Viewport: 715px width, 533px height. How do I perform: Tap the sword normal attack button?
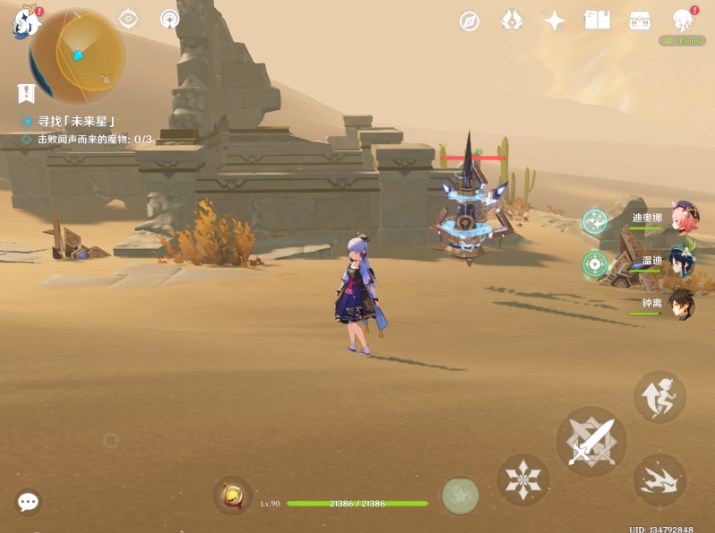[591, 441]
